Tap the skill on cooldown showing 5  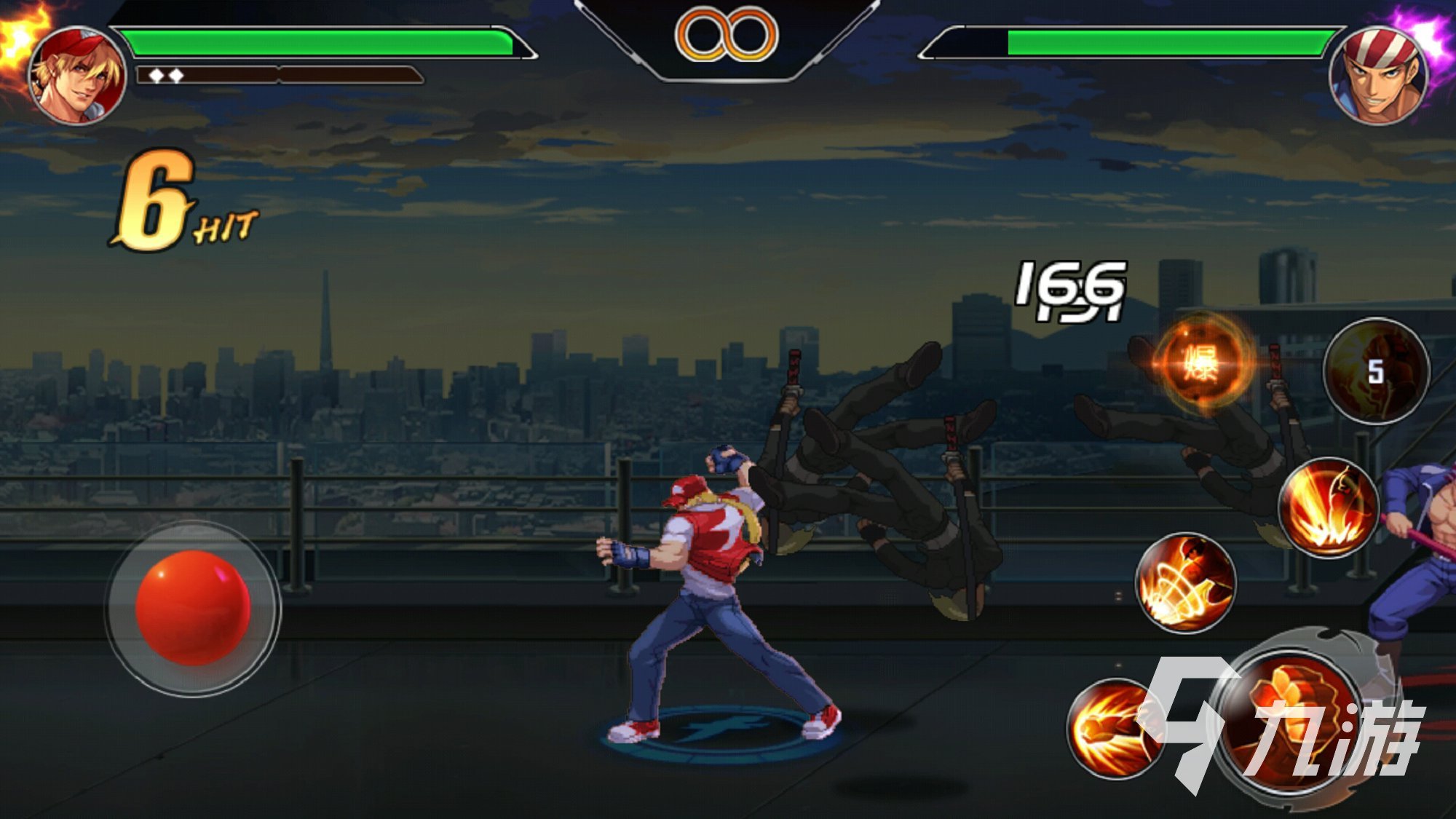coord(1375,371)
